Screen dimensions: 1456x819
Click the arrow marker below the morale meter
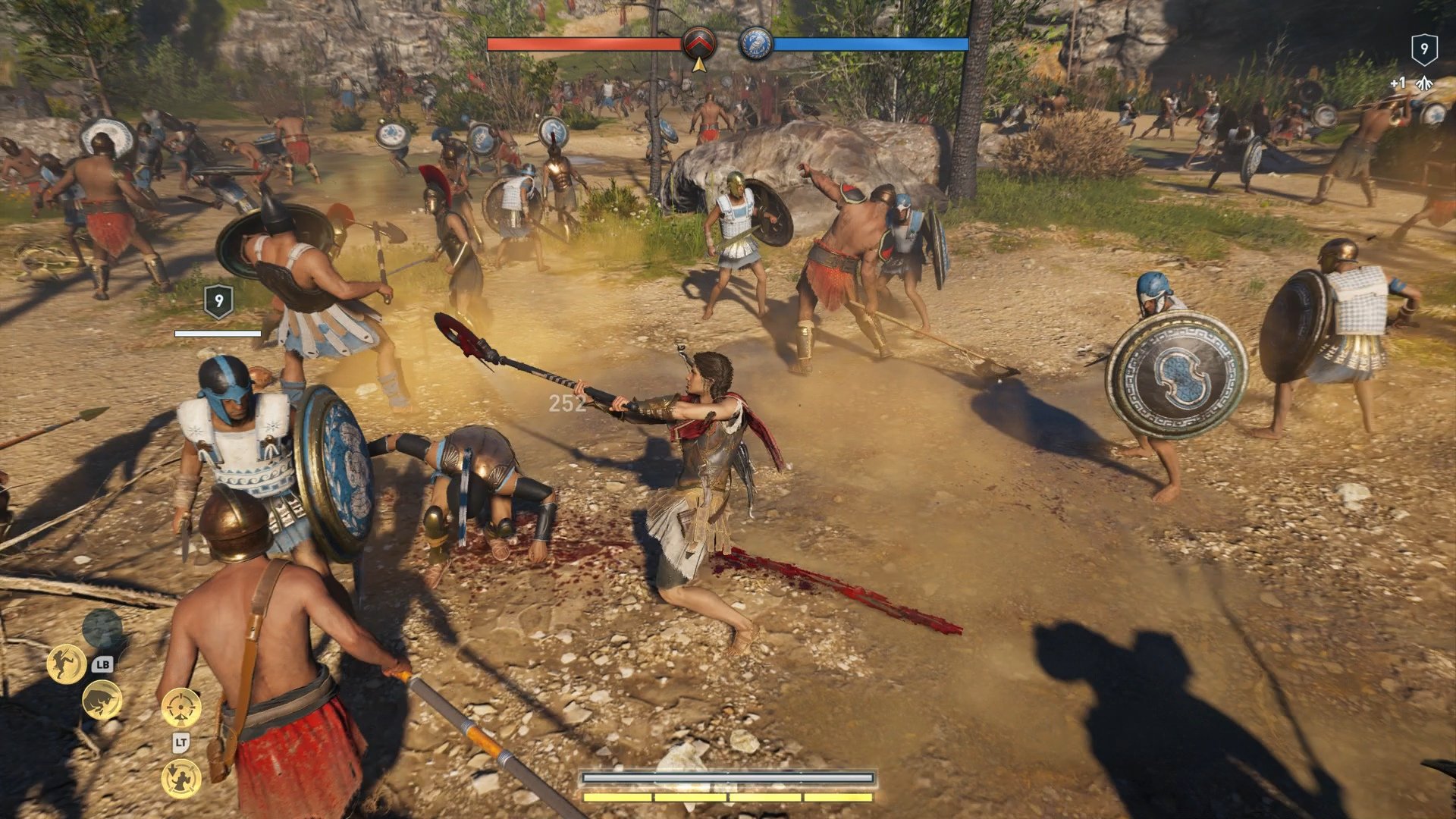(x=698, y=66)
